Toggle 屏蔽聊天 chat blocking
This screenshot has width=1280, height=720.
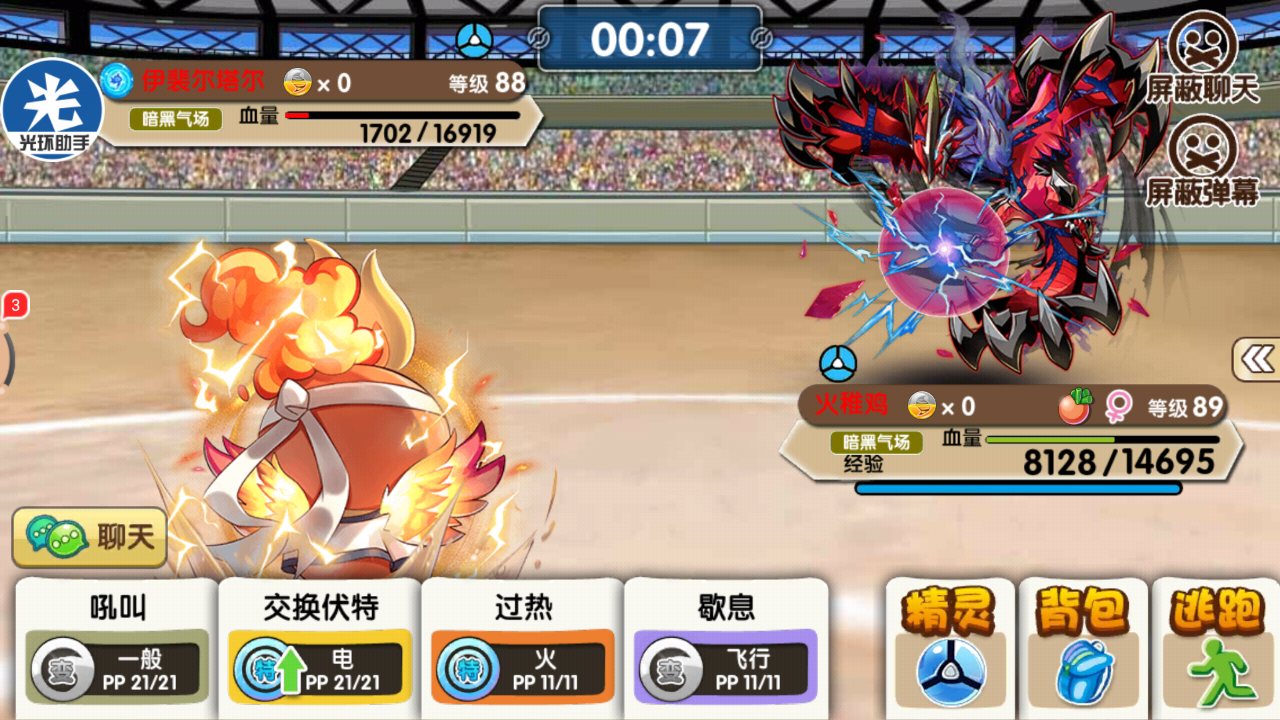tap(1202, 58)
